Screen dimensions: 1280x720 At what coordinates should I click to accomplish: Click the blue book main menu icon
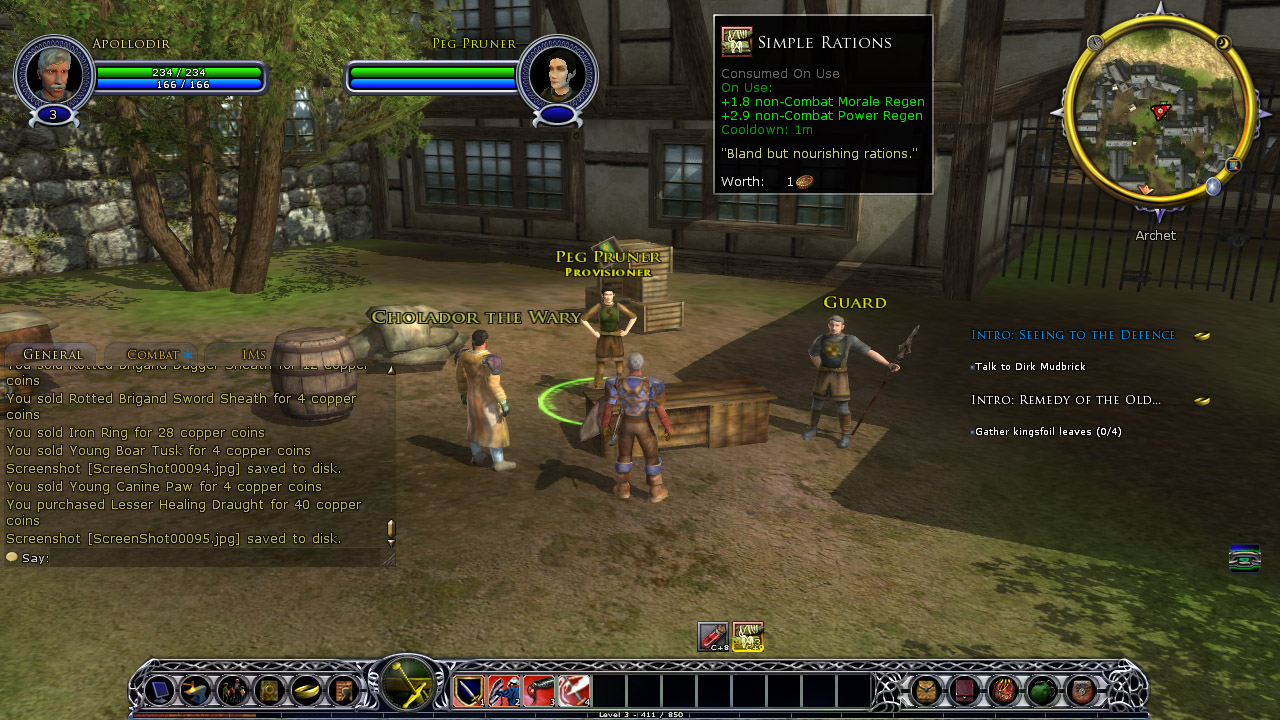(x=160, y=690)
